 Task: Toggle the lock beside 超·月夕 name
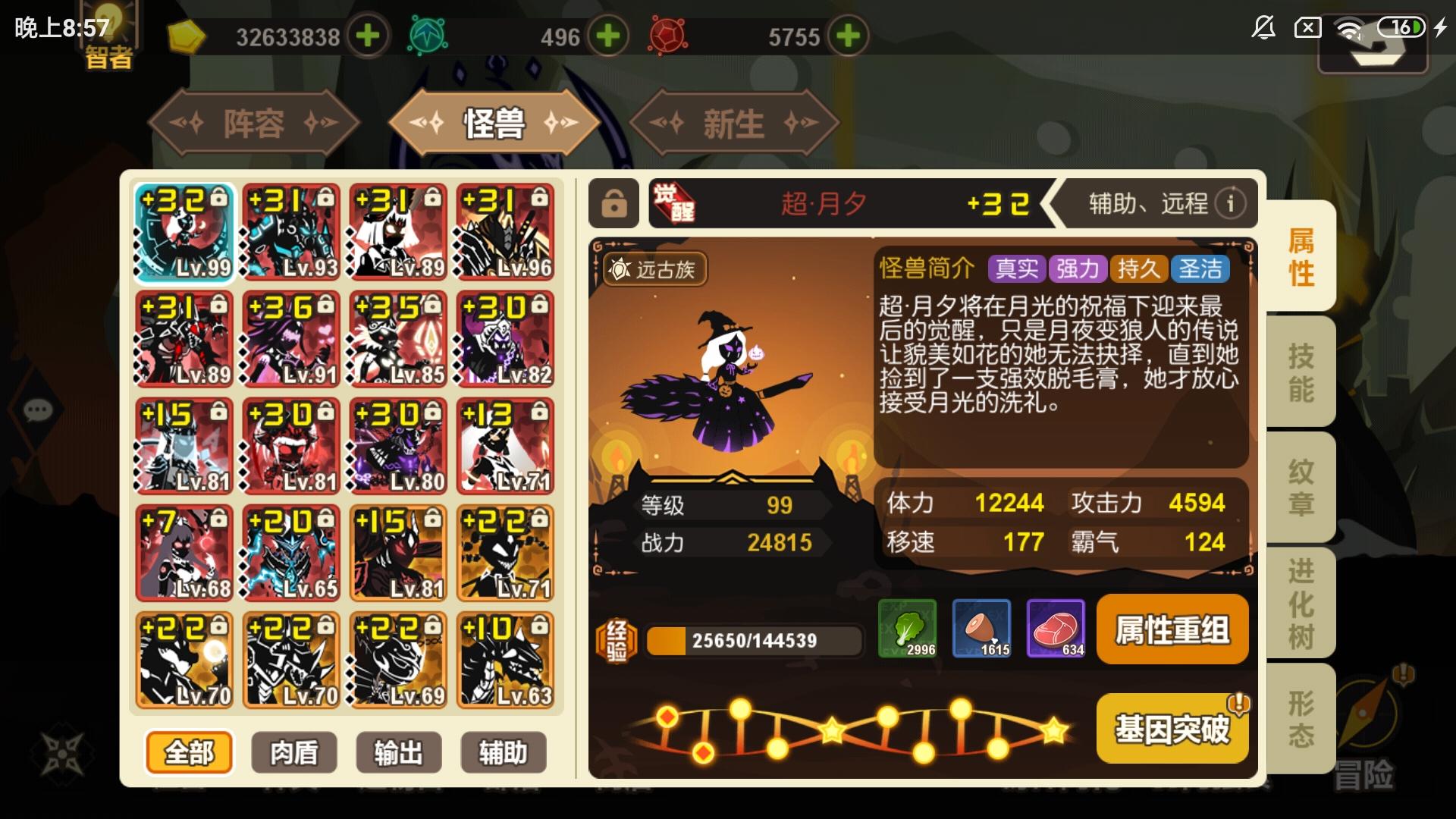click(614, 203)
